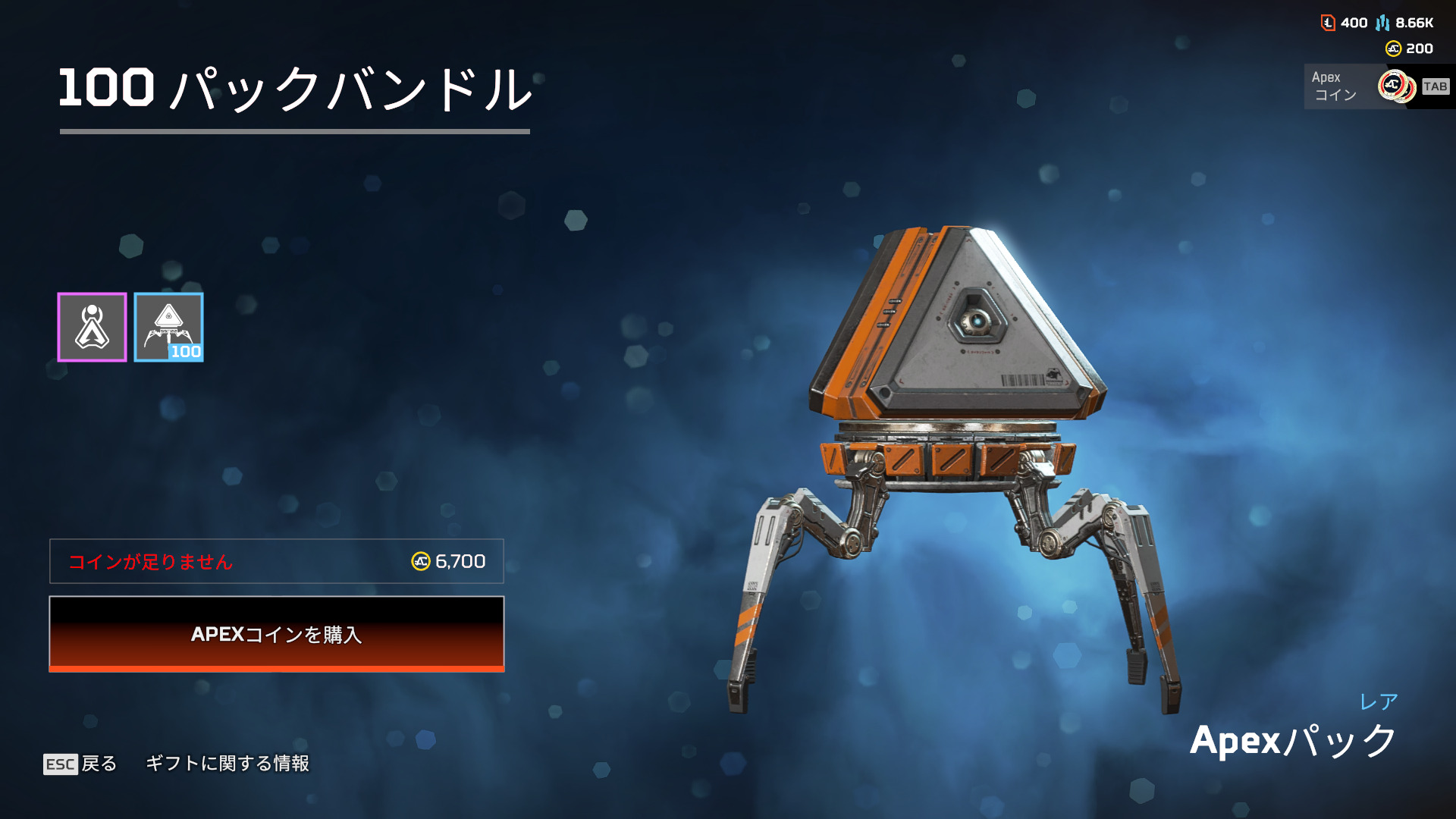1456x819 pixels.
Task: Click the ESC key indicator
Action: click(61, 764)
